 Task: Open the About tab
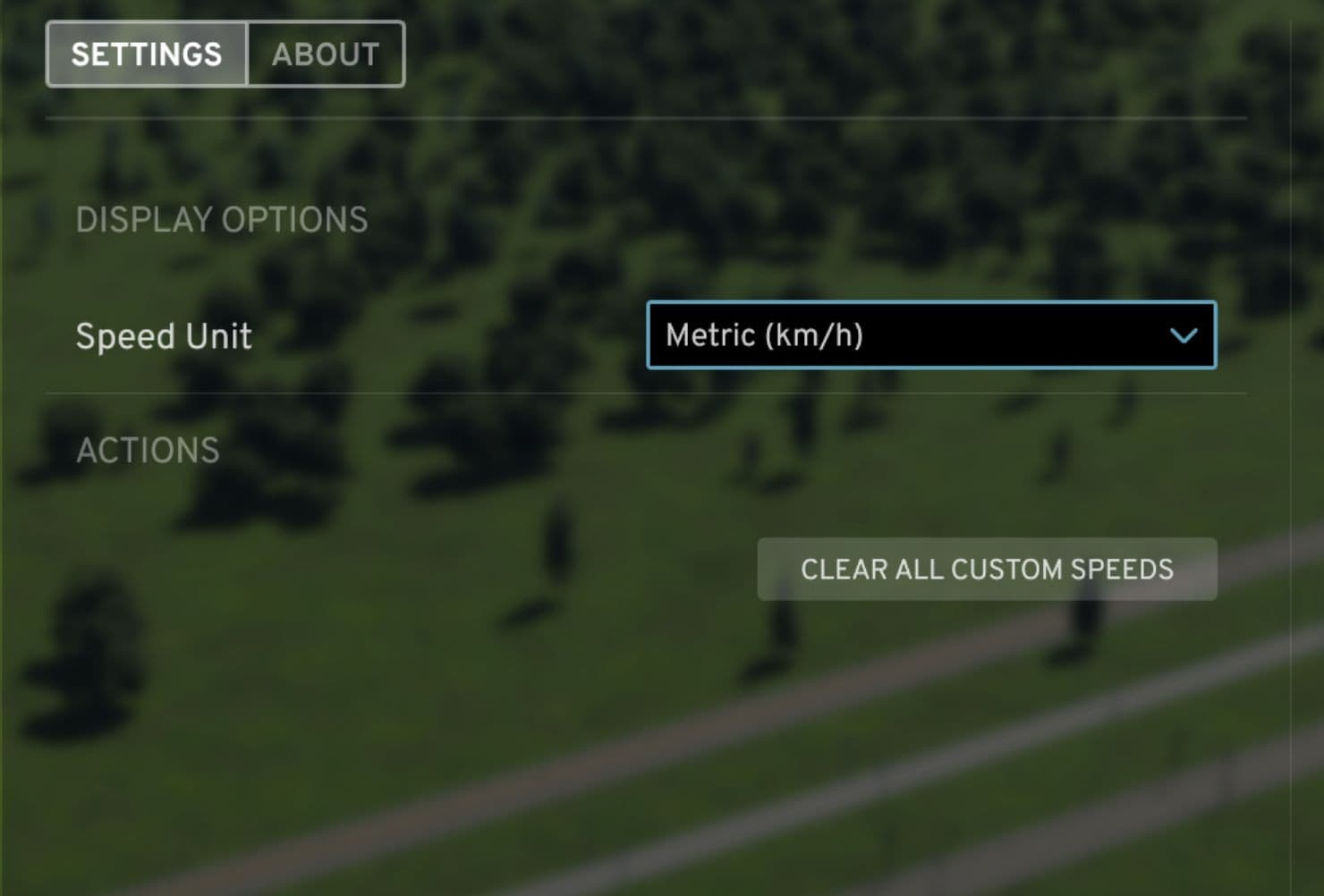pyautogui.click(x=326, y=55)
